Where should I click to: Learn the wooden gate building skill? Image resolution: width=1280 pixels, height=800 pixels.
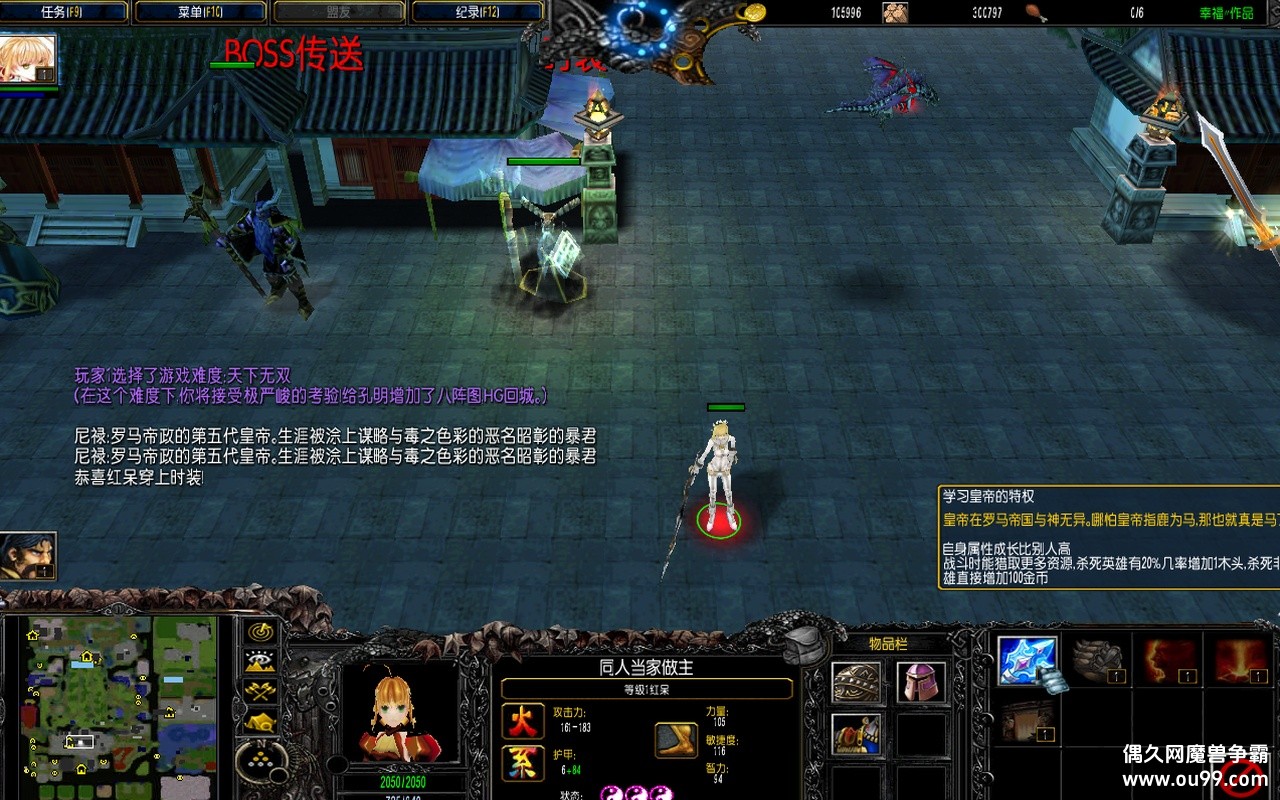click(1028, 720)
